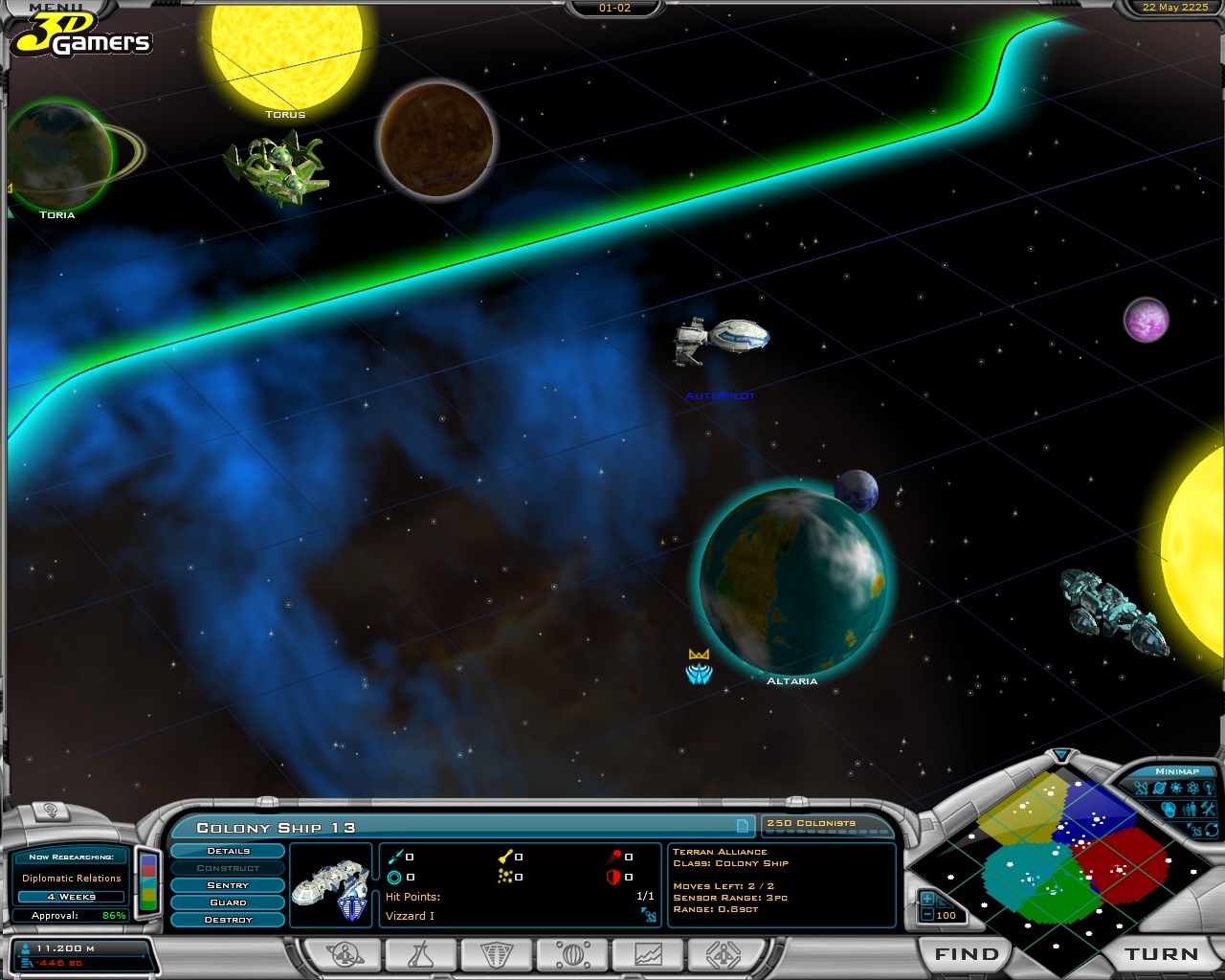Select the construction hammer-and-wrench icon on the minimap
The image size is (1225, 980).
(x=1208, y=809)
